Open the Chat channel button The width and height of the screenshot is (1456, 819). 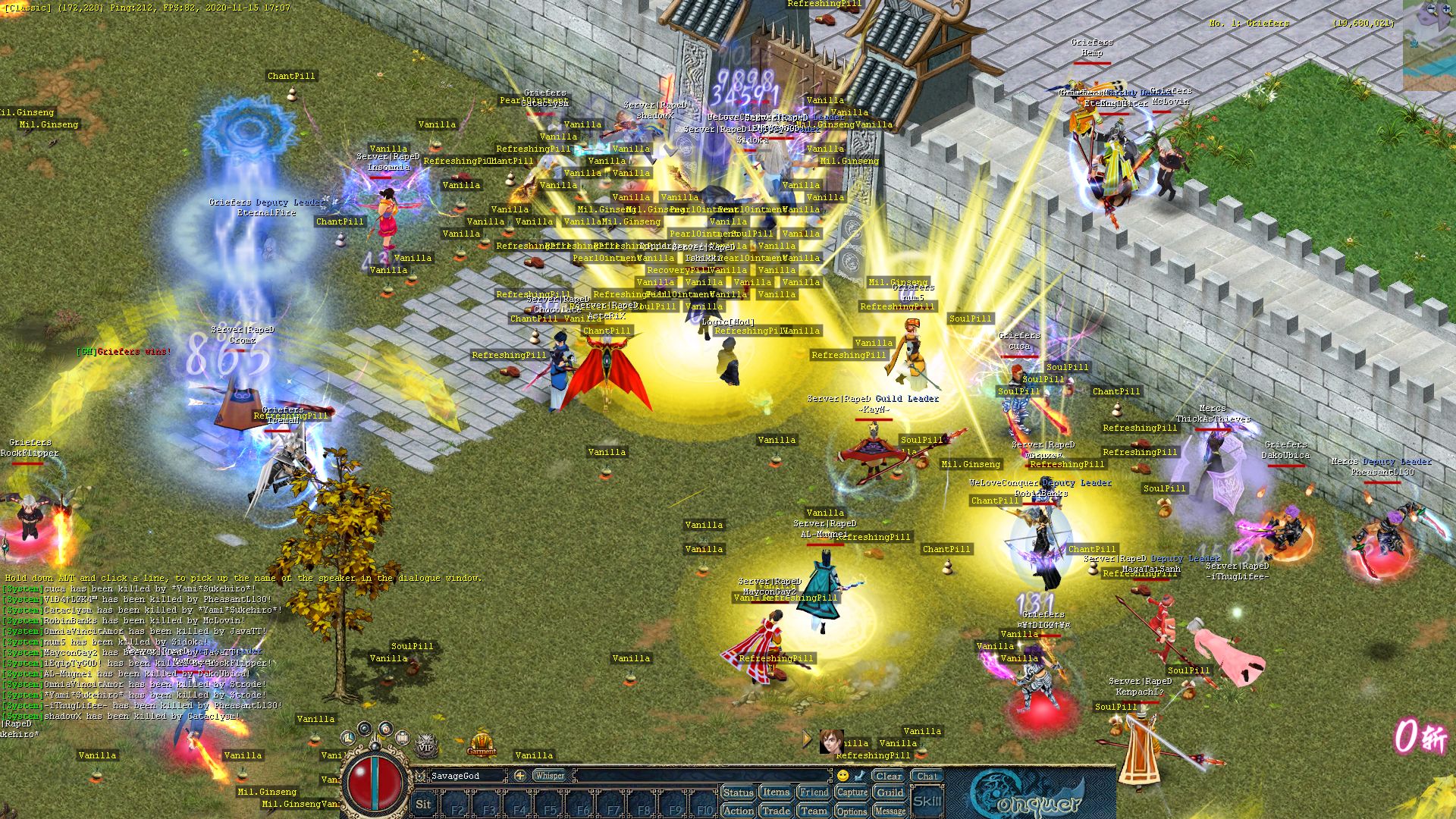tap(927, 776)
